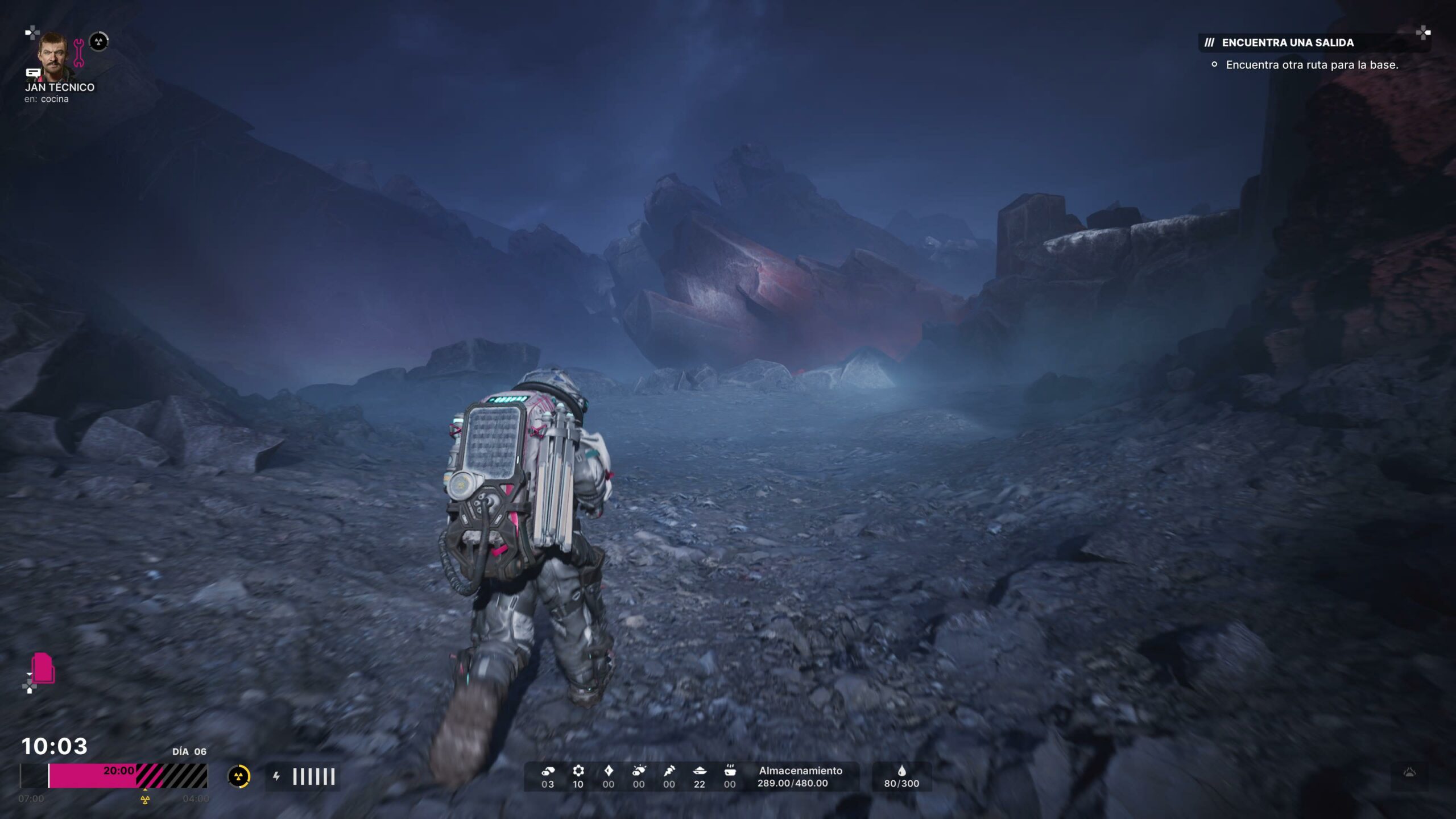Open the Almacenamiento storage panel

point(800,776)
